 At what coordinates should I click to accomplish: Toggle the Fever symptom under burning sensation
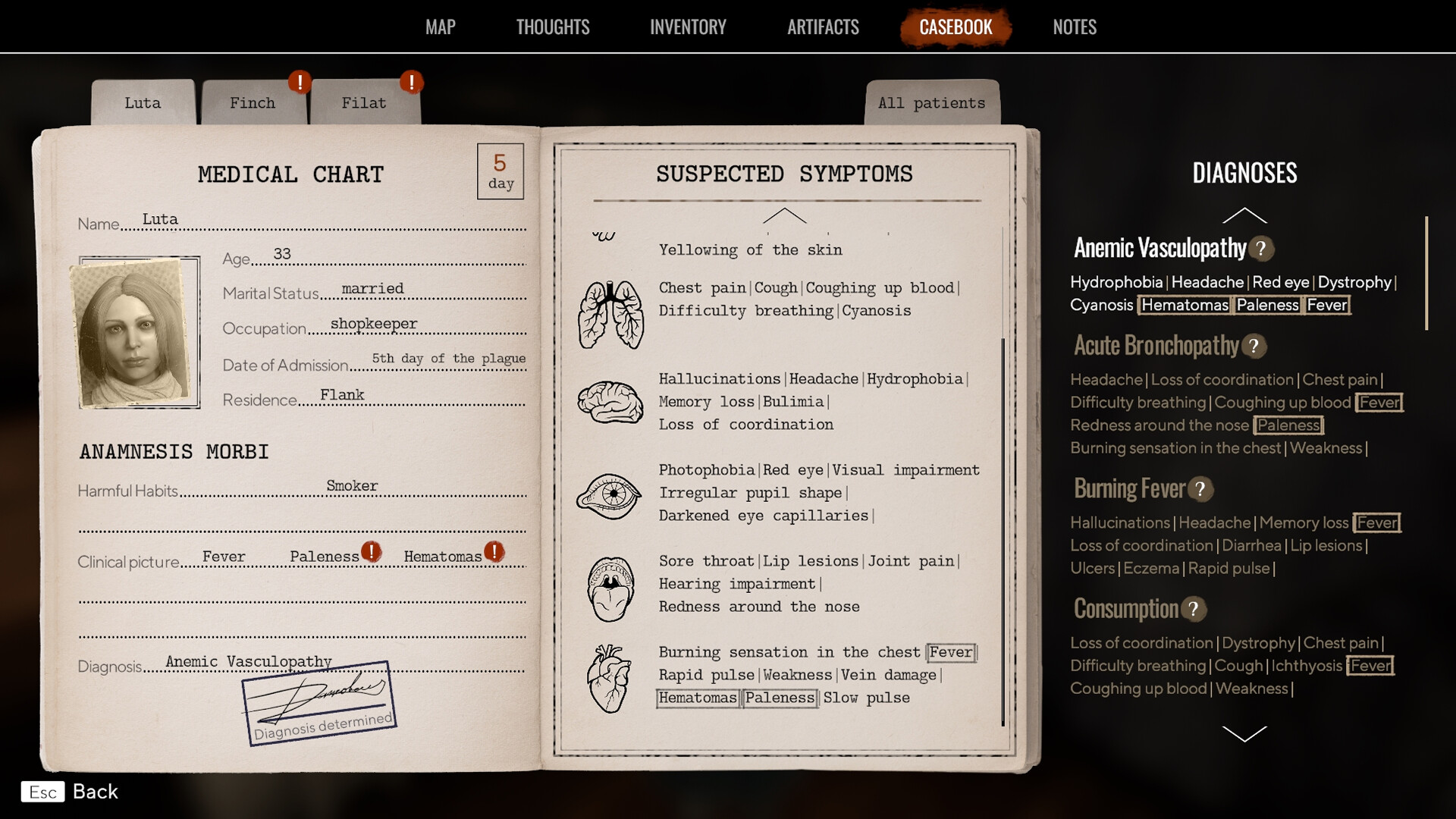click(x=950, y=652)
